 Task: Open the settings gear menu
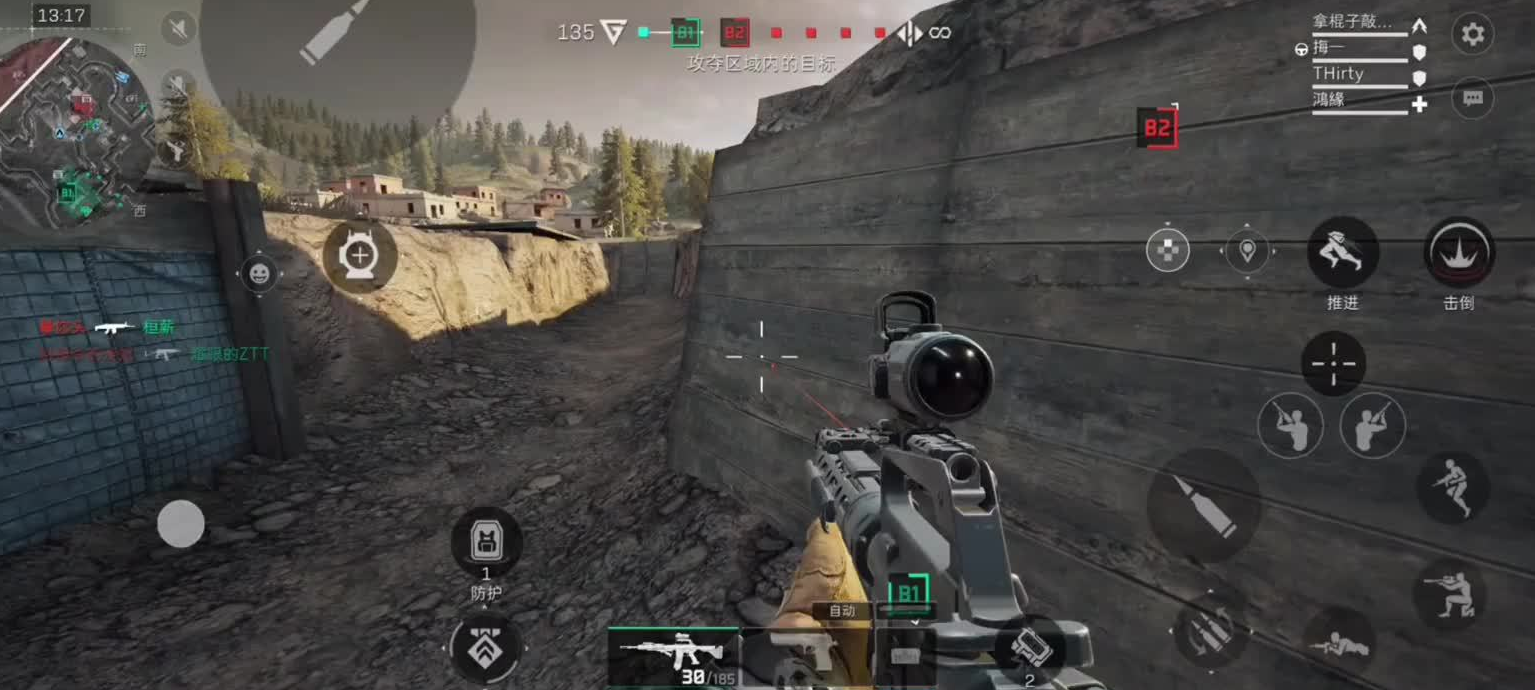1472,35
